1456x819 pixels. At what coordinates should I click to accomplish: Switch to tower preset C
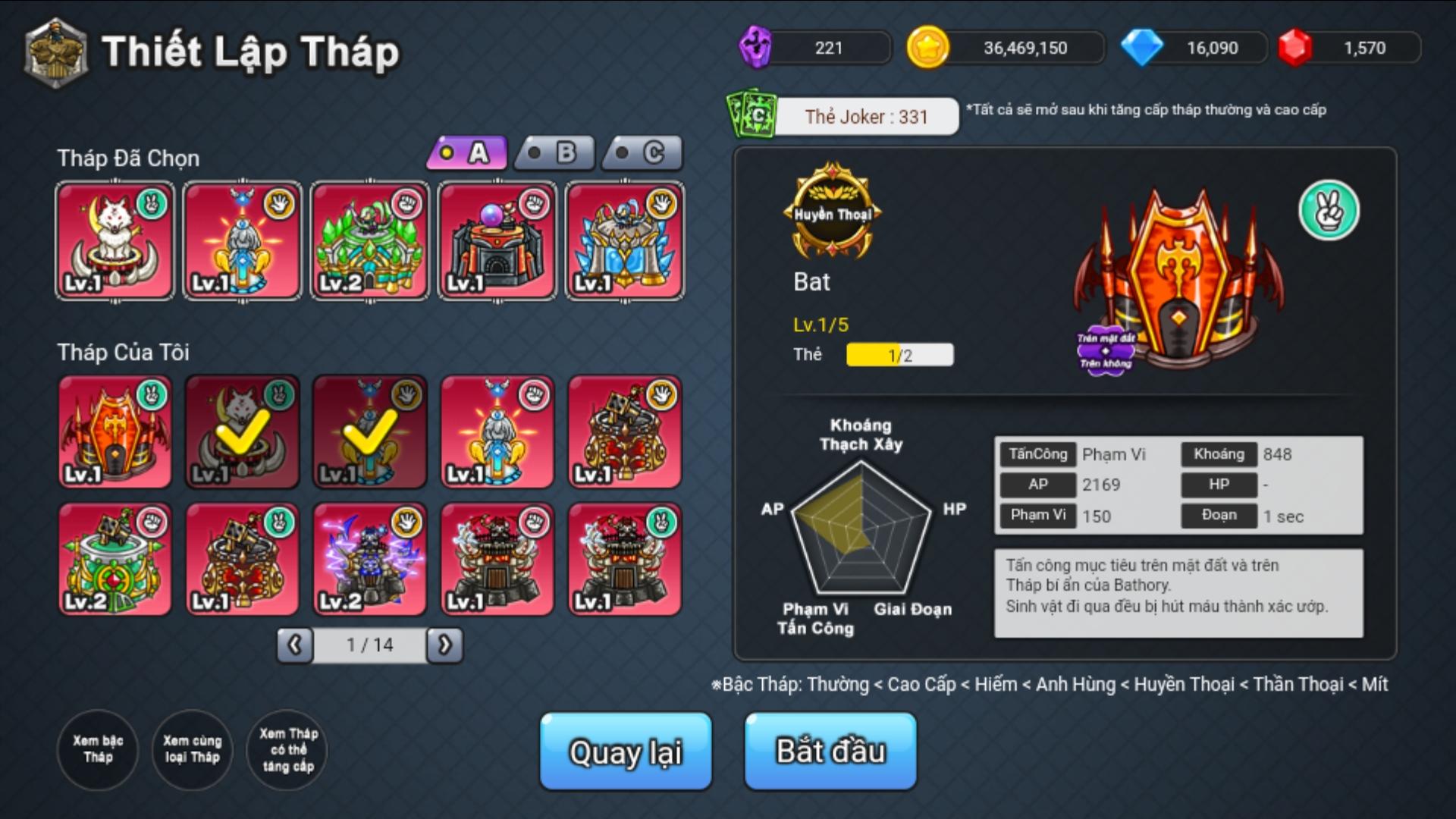click(642, 153)
